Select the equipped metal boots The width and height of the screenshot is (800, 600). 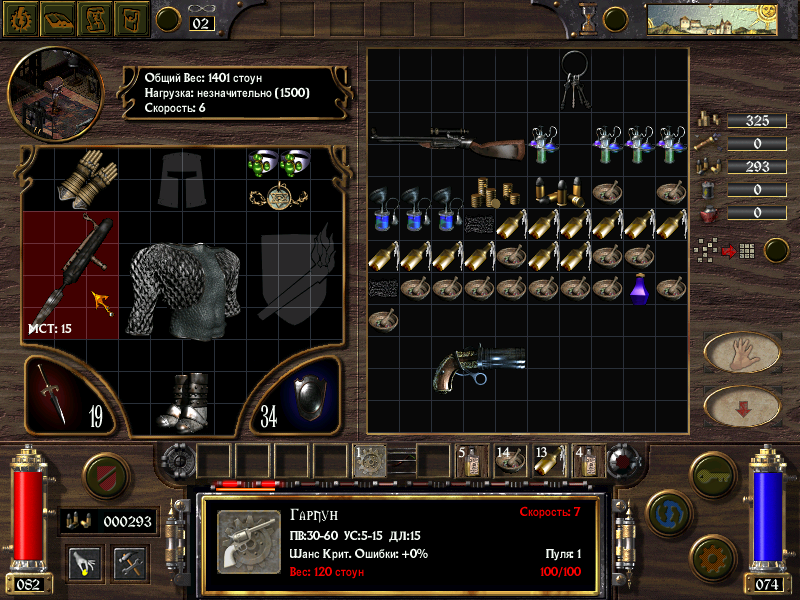coord(184,402)
